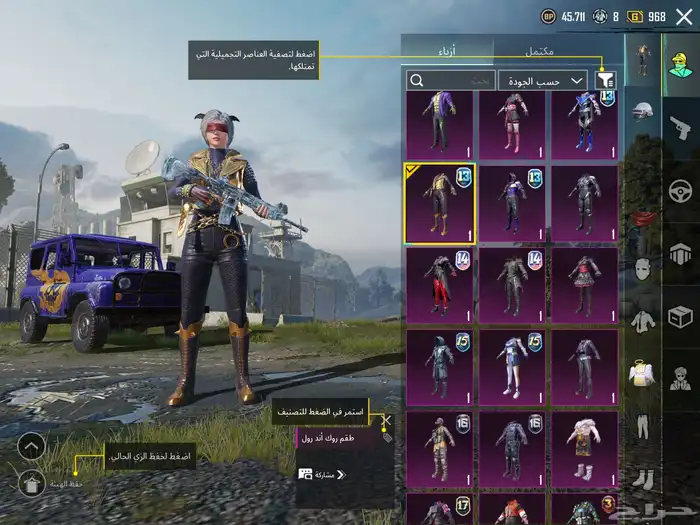Close the inventory with the X button
Image resolution: width=700 pixels, height=525 pixels.
[x=684, y=16]
